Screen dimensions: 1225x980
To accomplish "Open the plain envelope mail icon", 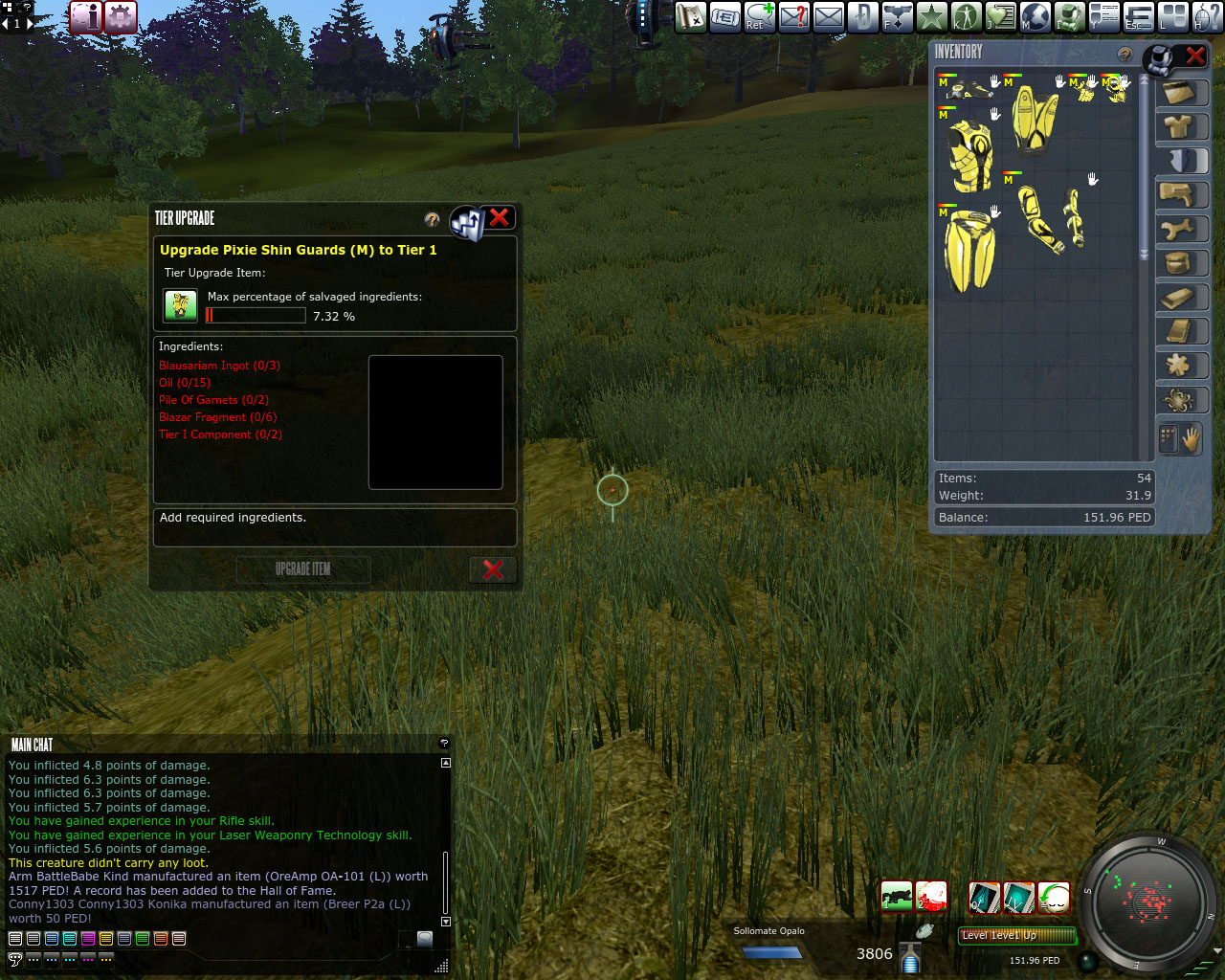I will [829, 16].
